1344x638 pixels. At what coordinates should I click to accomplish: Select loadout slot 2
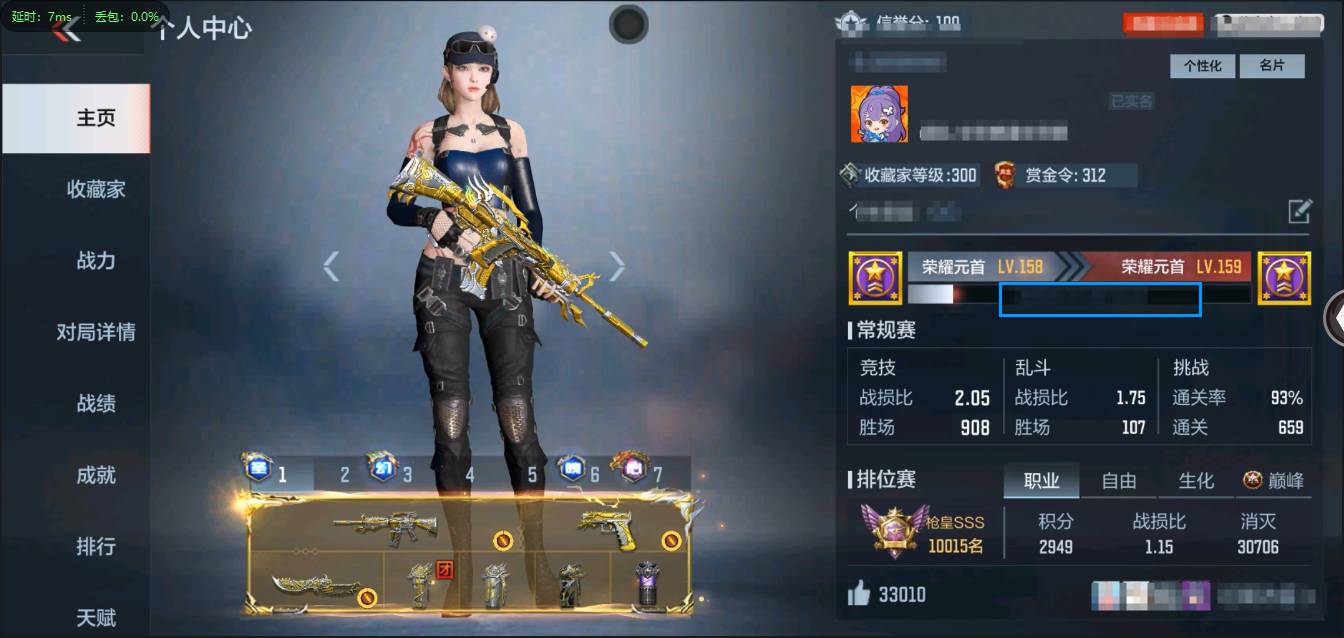pos(345,474)
